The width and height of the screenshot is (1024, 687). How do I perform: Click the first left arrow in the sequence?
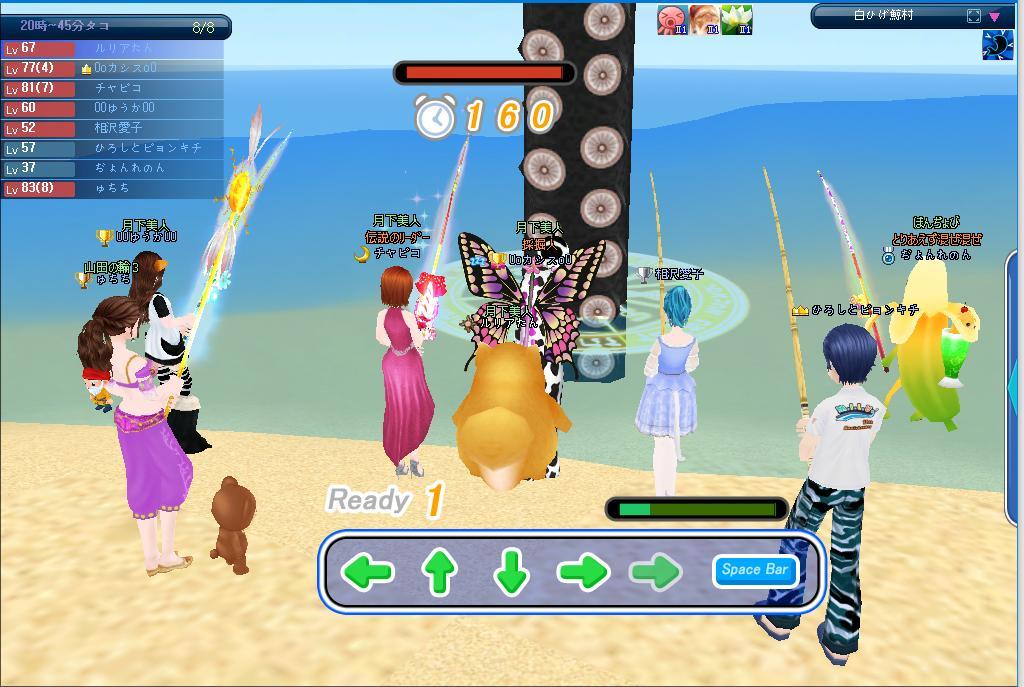click(x=367, y=572)
